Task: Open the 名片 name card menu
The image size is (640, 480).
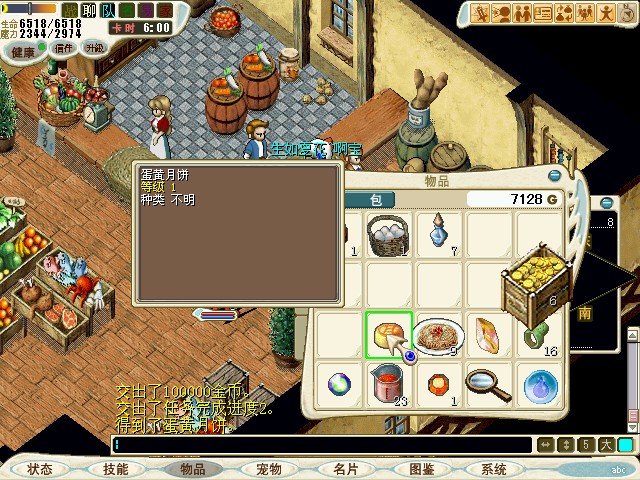Action: coord(345,468)
